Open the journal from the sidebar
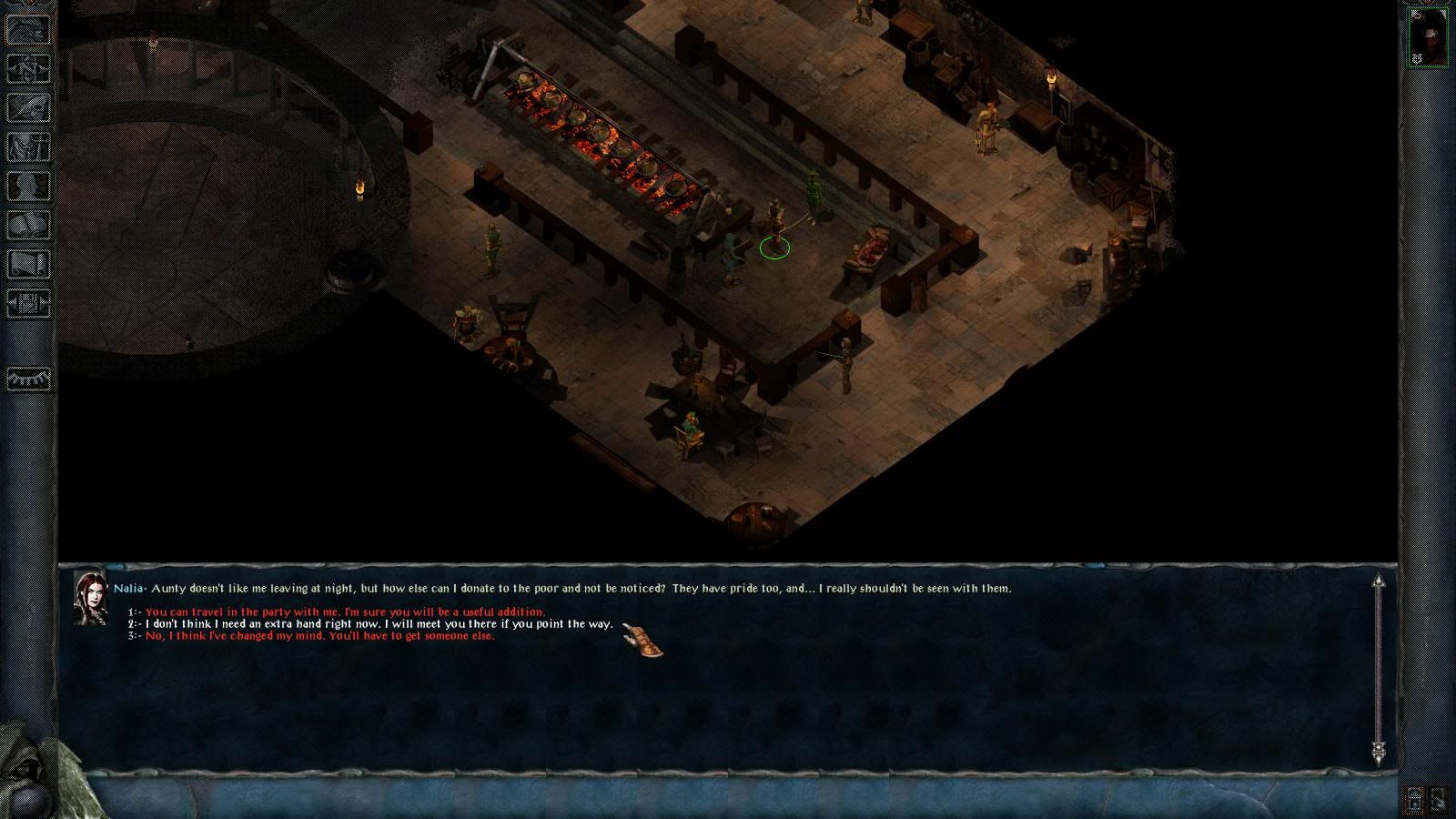Screen dimensions: 1456x819 (29, 107)
